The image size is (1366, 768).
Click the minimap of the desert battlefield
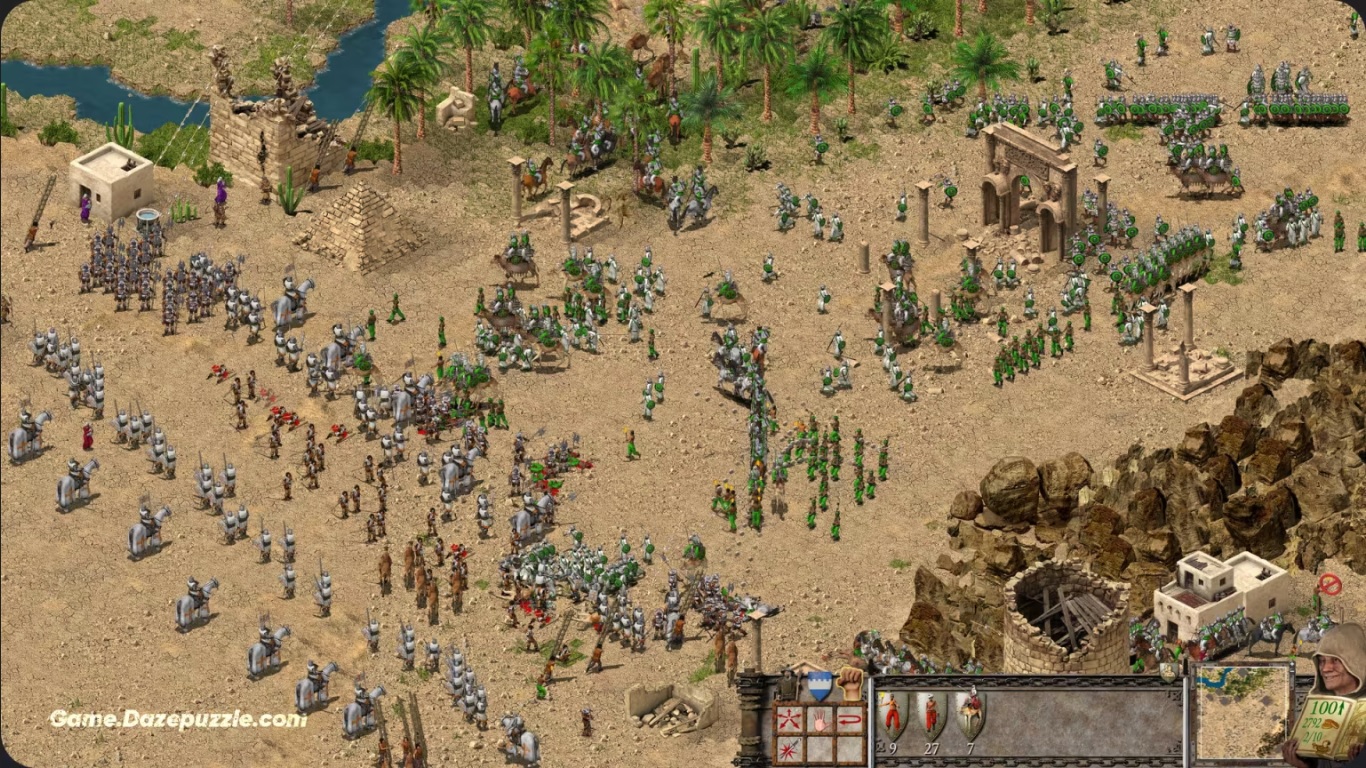pyautogui.click(x=1241, y=712)
